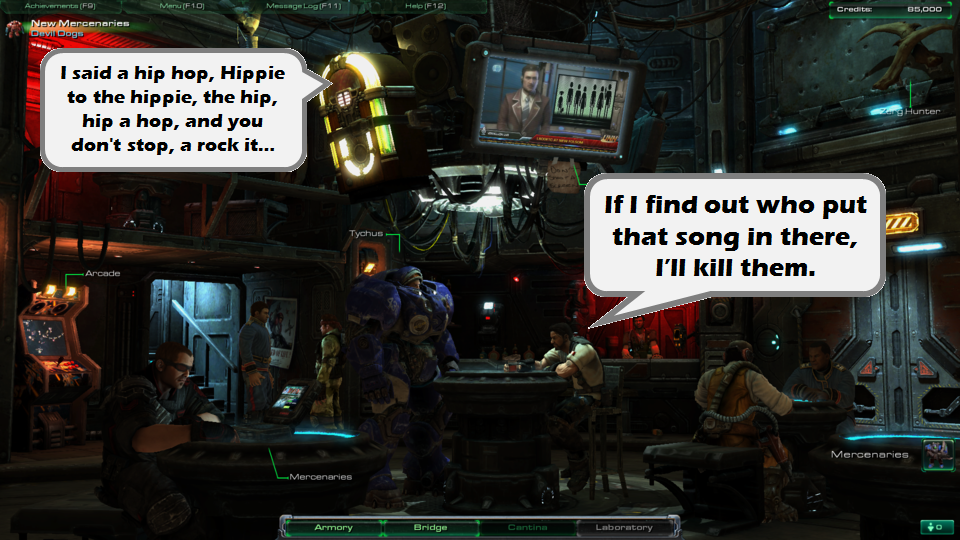Open the Menu (F10) option
The height and width of the screenshot is (540, 960).
pos(182,6)
